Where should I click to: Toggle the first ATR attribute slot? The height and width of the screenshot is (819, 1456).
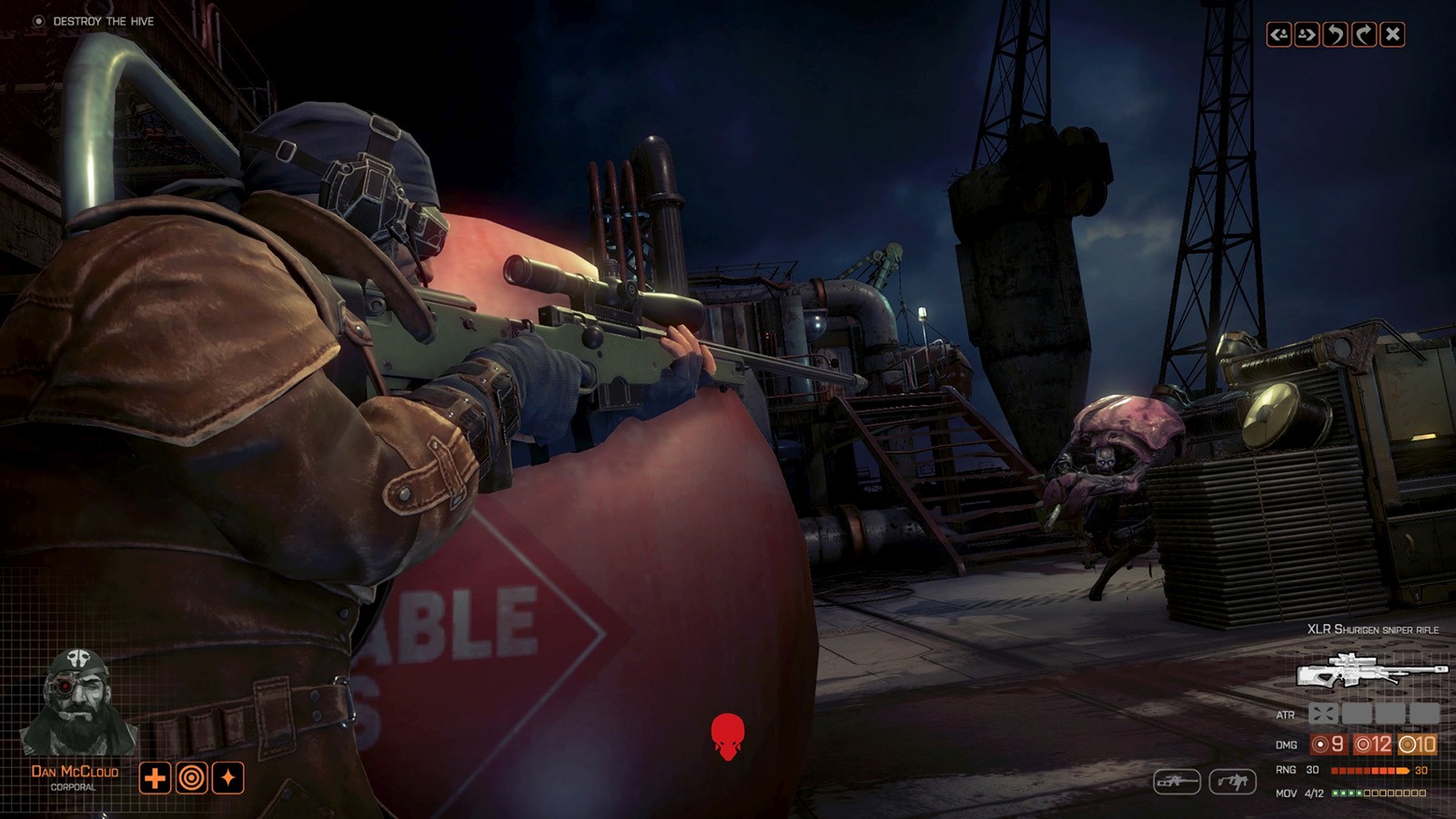click(x=1323, y=714)
